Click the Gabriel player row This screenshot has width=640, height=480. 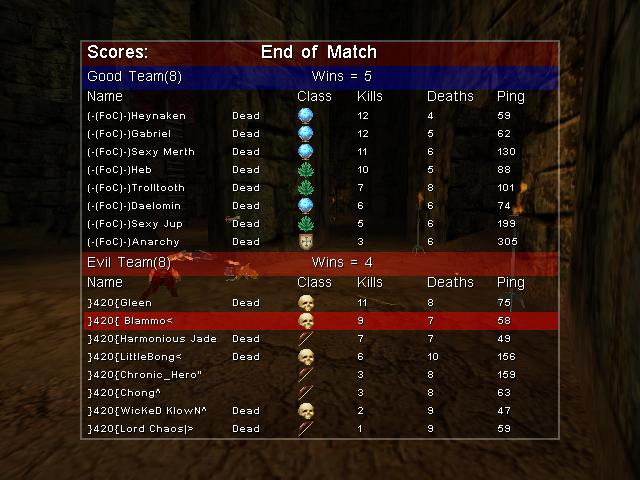(320, 134)
